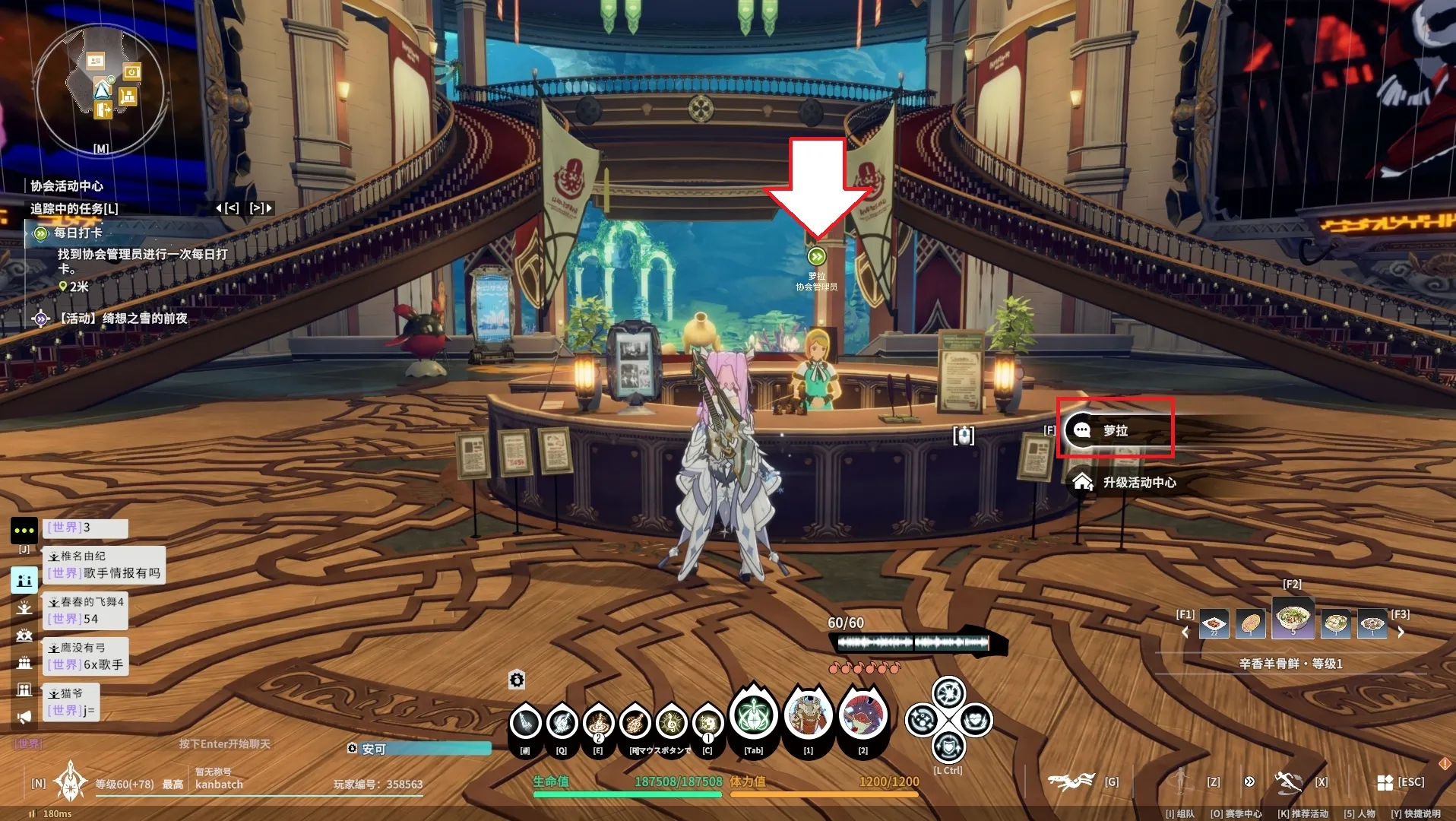The width and height of the screenshot is (1456, 821).
Task: Select the 绮想之雪的前夜 event quest entry
Action: click(123, 319)
